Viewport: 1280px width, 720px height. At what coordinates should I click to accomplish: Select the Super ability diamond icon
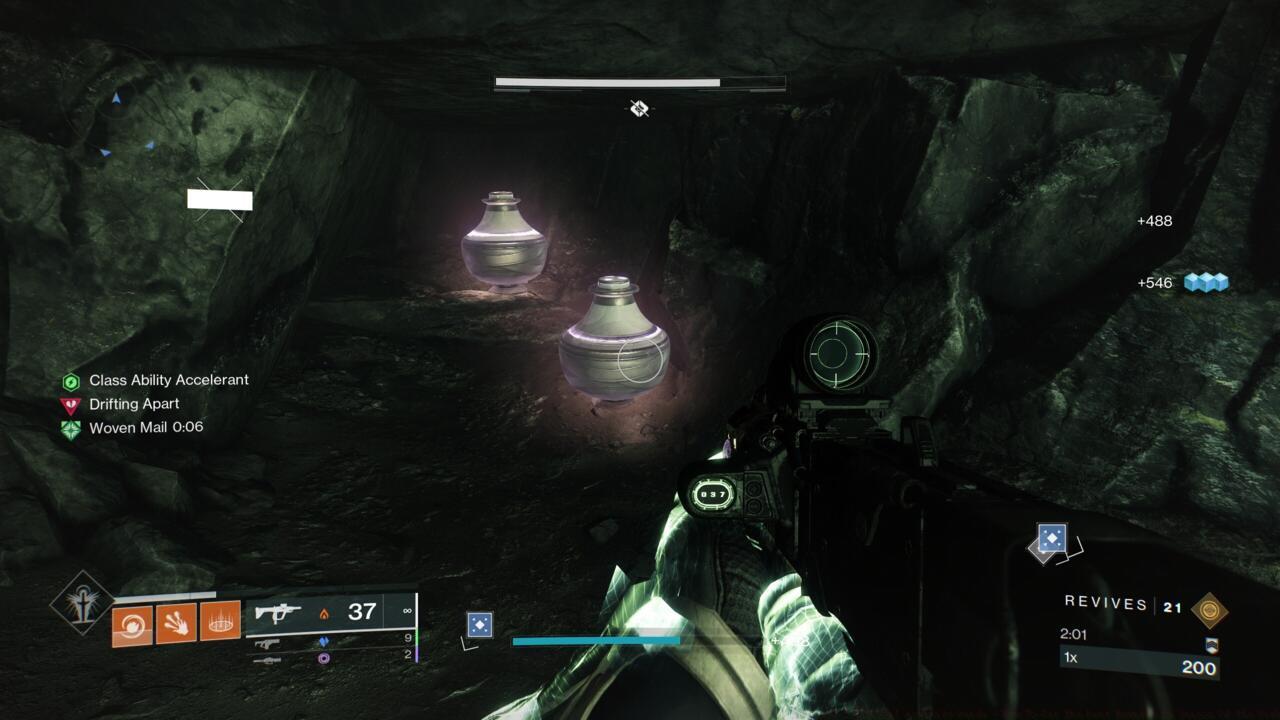point(82,602)
